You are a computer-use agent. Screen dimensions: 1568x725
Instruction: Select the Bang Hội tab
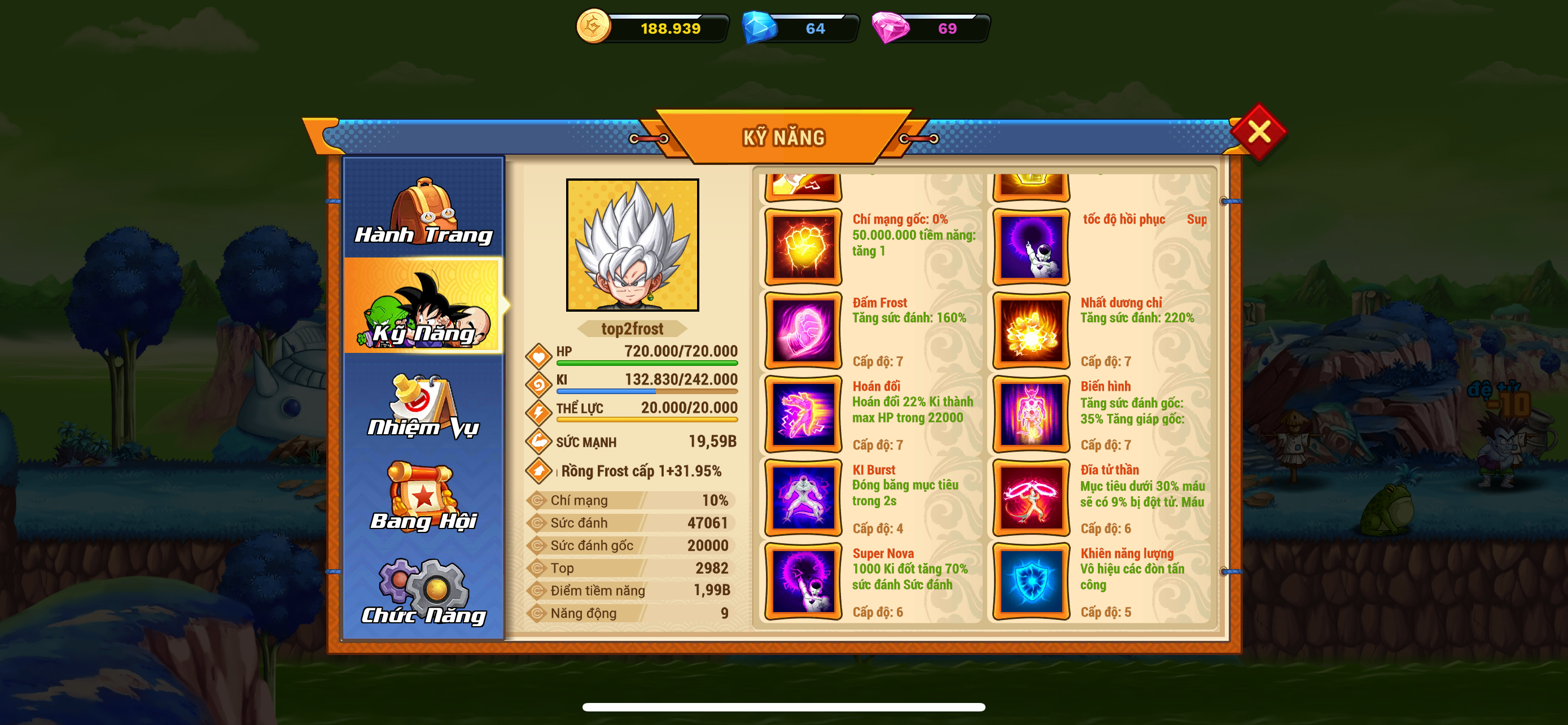coord(424,497)
